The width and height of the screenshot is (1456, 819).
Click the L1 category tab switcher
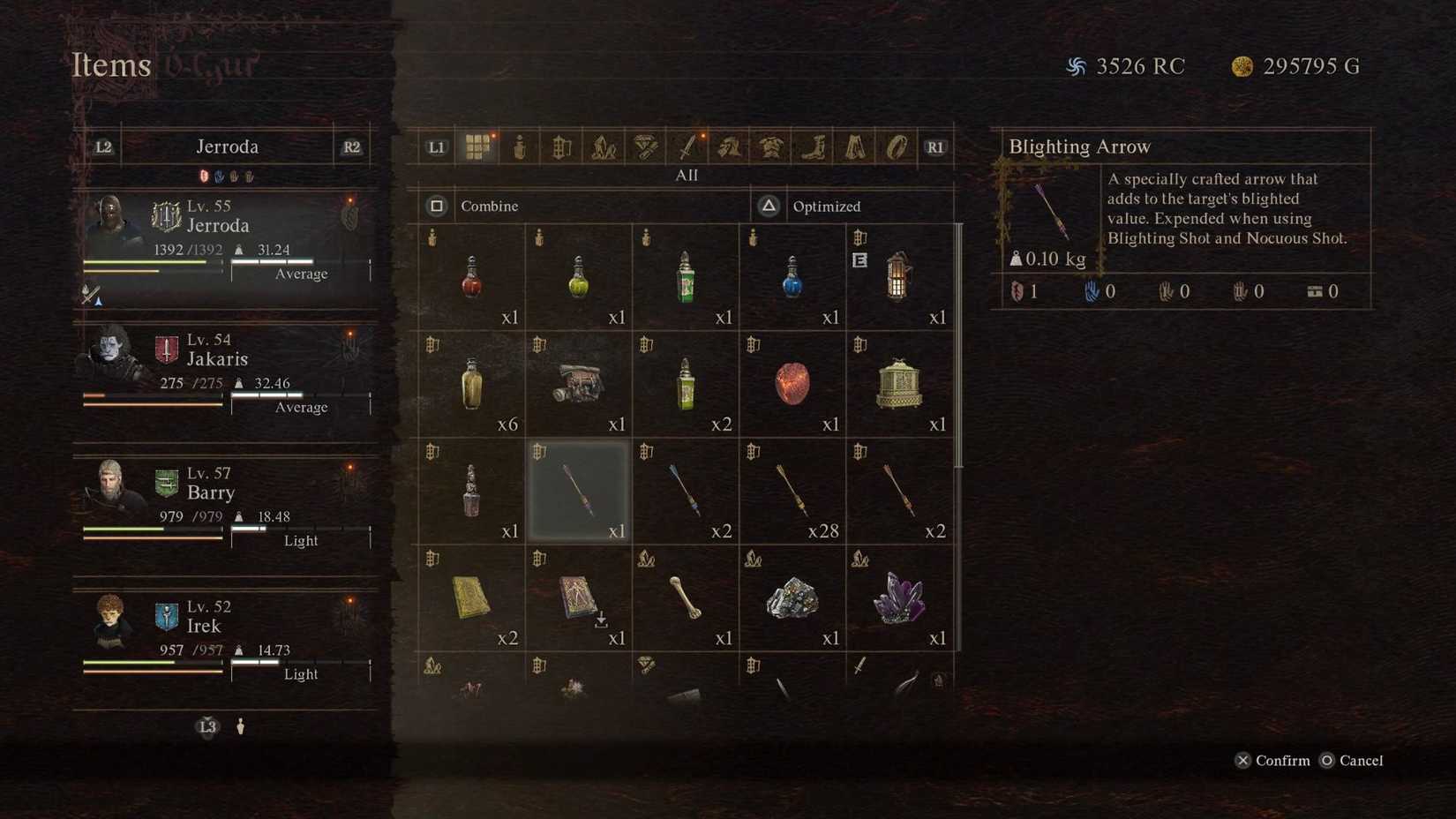pyautogui.click(x=435, y=147)
